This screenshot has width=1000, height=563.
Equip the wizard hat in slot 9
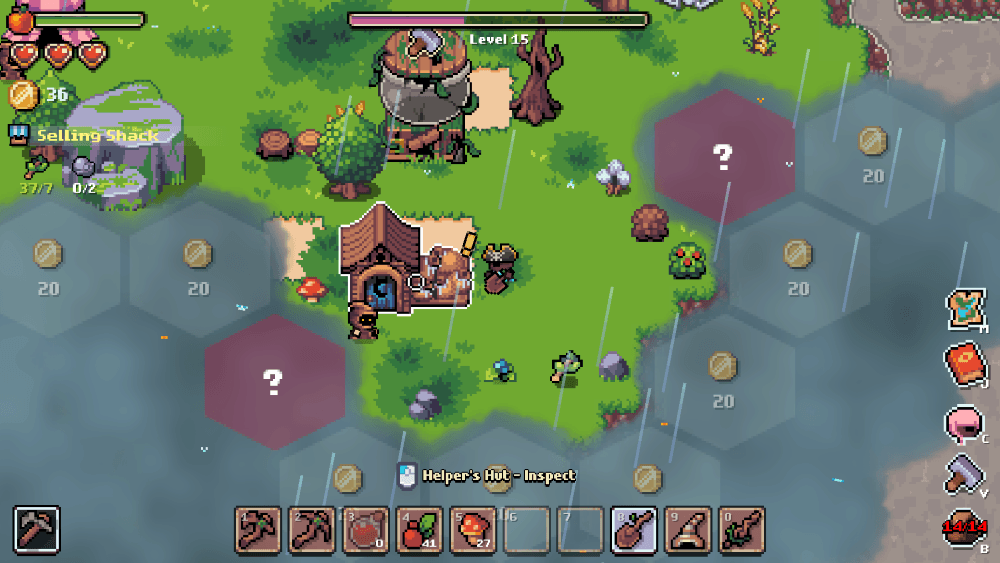[689, 529]
